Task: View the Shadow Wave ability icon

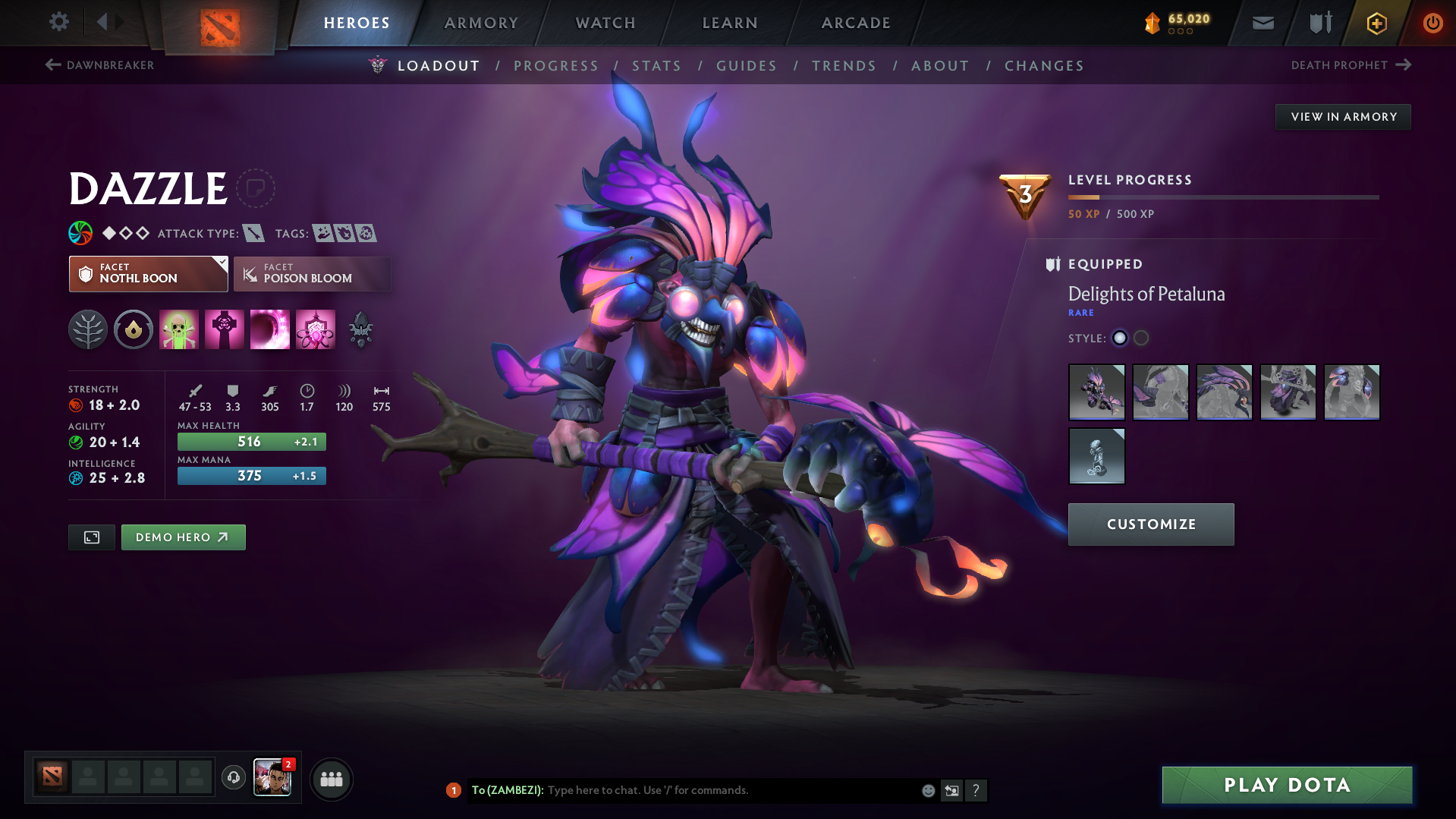Action: [x=270, y=329]
